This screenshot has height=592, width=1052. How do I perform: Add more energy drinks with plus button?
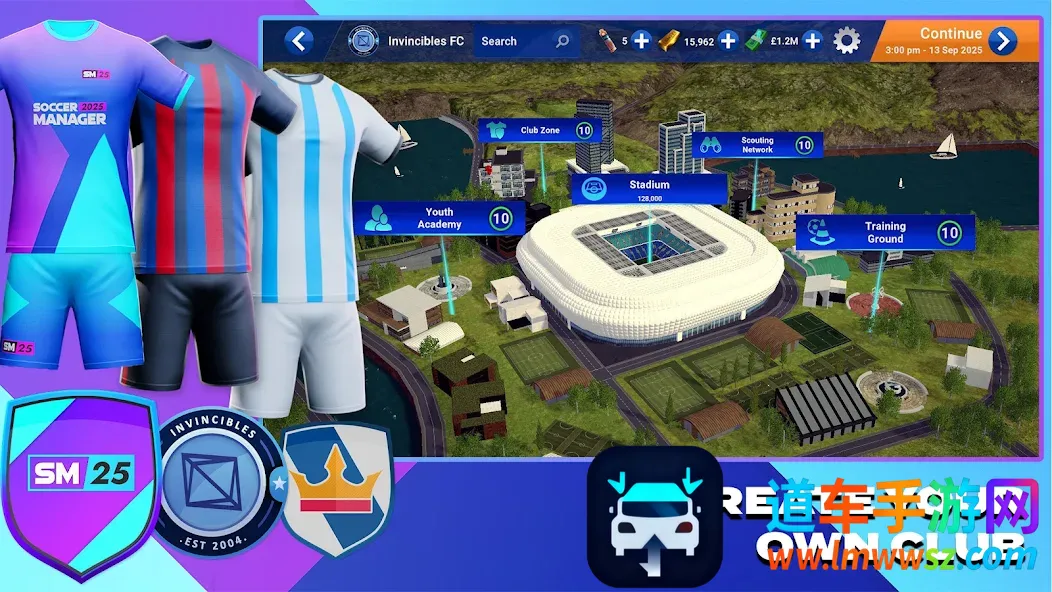tap(641, 41)
